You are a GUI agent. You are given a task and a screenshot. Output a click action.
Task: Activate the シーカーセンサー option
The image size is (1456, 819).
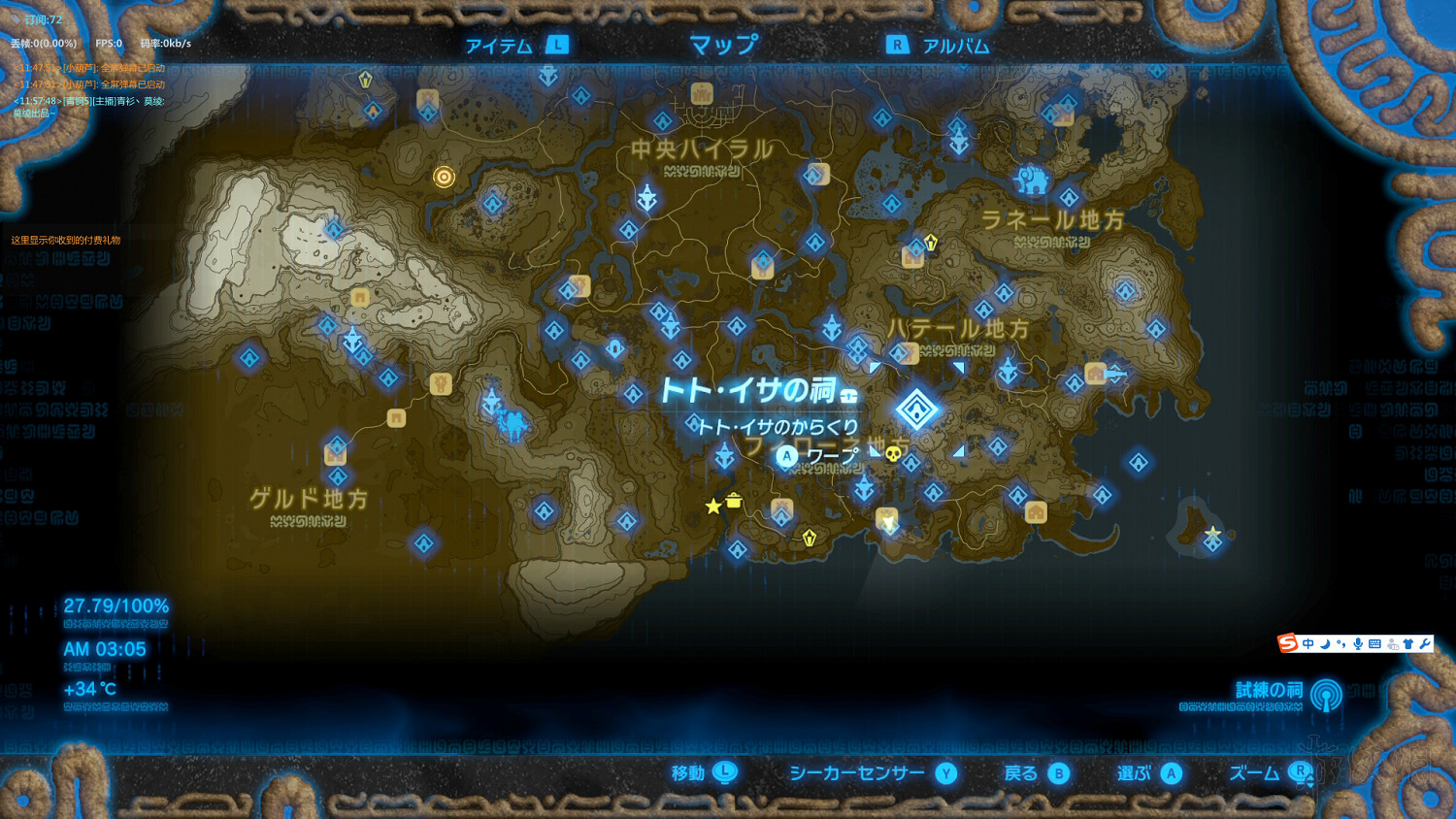tap(855, 773)
